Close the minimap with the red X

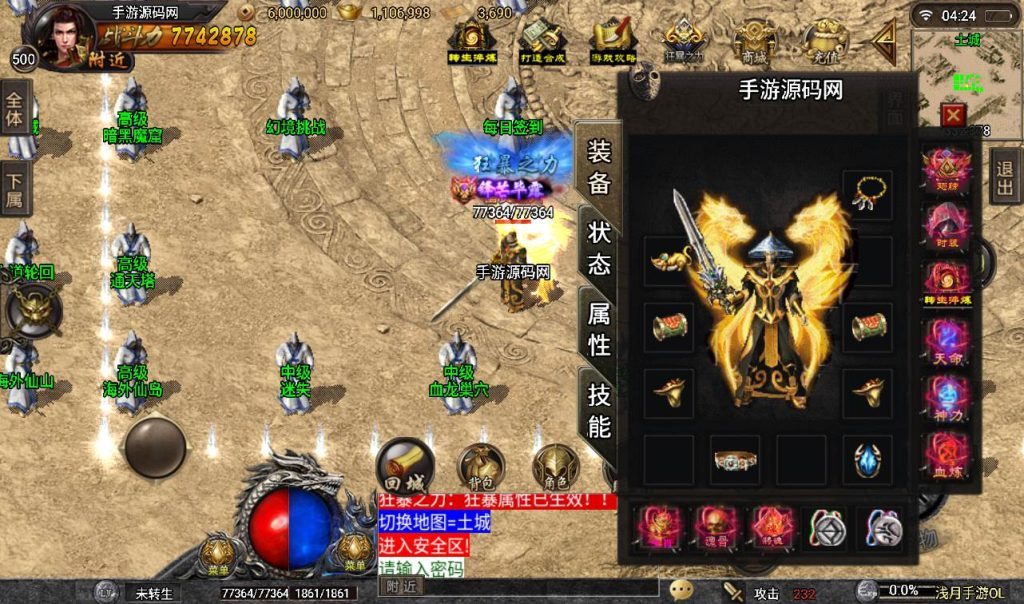952,115
